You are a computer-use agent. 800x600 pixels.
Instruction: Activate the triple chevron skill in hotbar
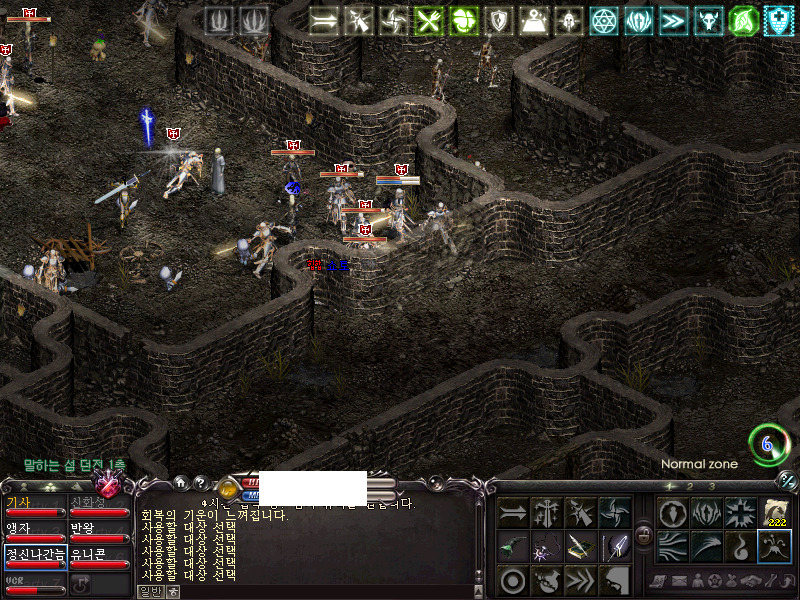(x=582, y=581)
